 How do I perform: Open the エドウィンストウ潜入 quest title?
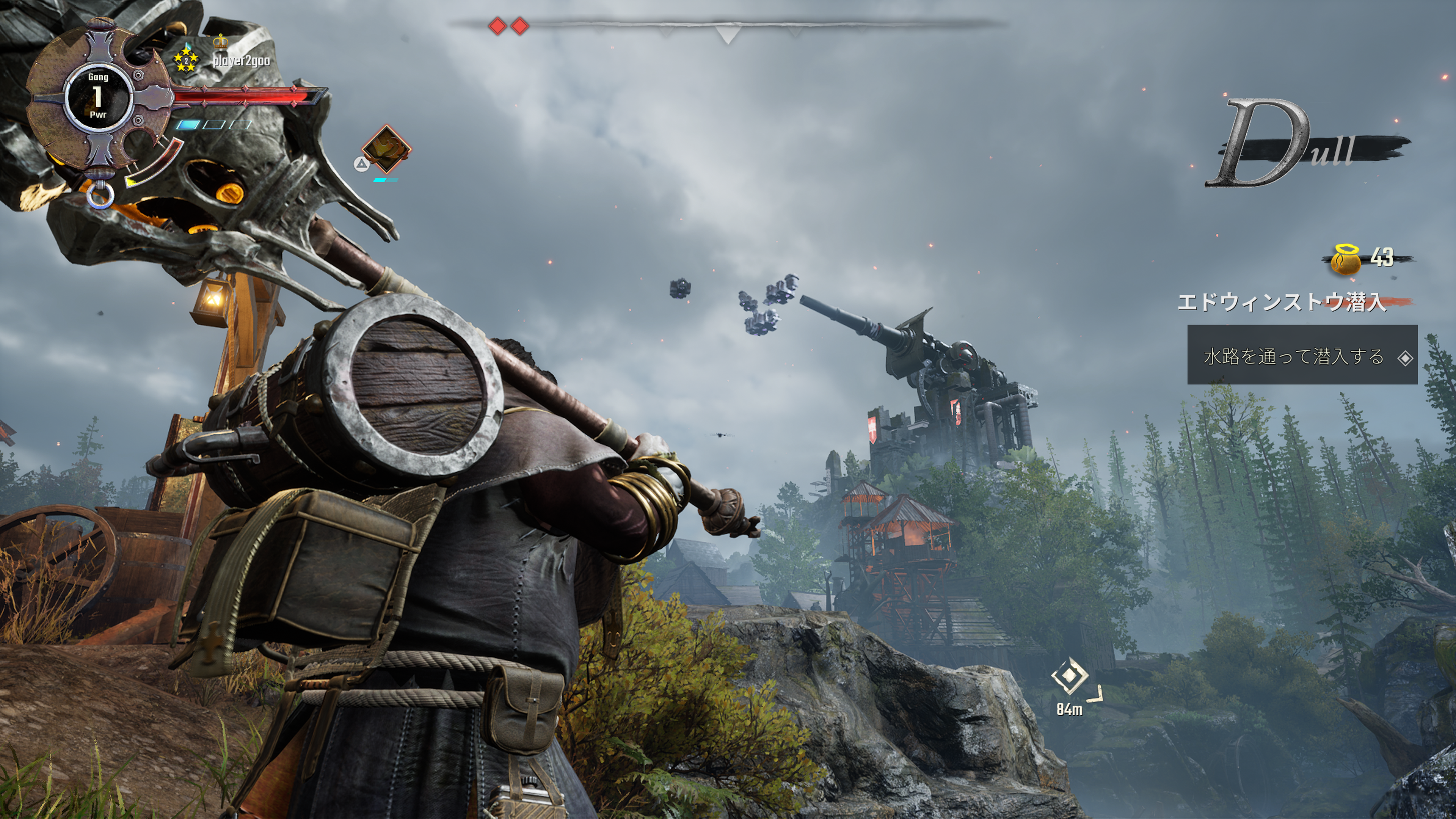tap(1281, 303)
